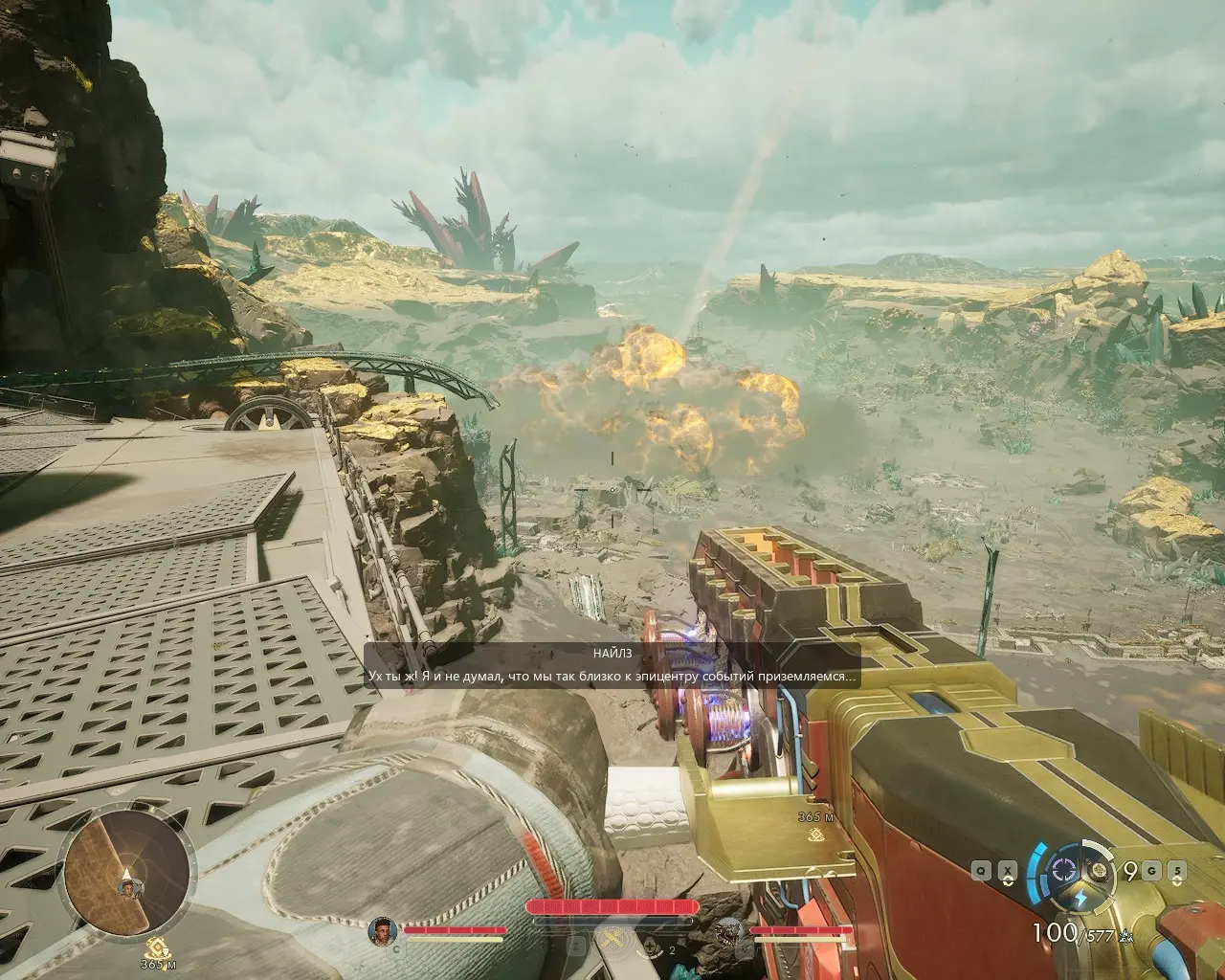Select the player character portrait
1225x980 pixels.
tap(382, 930)
